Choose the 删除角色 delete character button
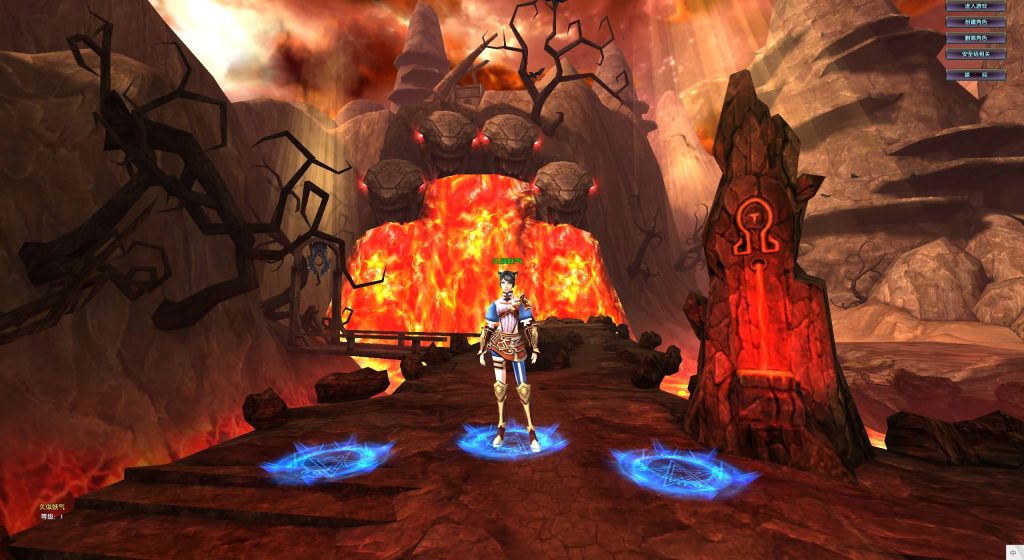Viewport: 1024px width, 560px height. coord(975,38)
